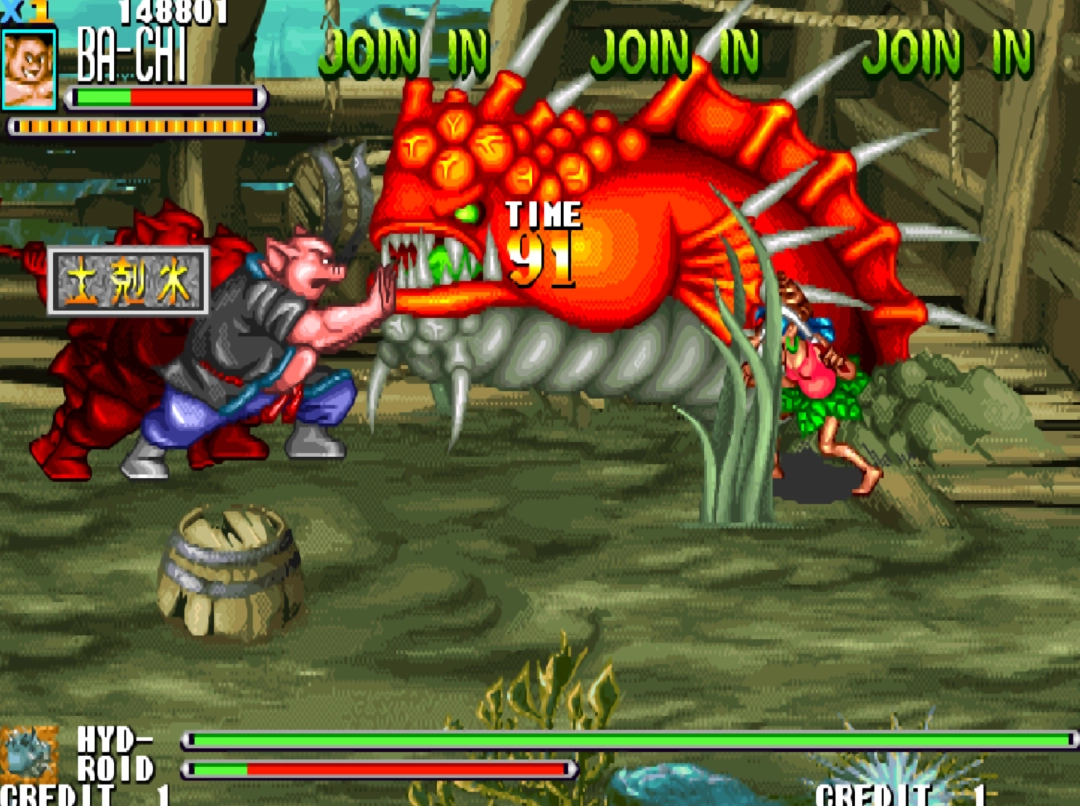Select the Hydroid boss portrait icon
The image size is (1080, 806).
coord(29,756)
